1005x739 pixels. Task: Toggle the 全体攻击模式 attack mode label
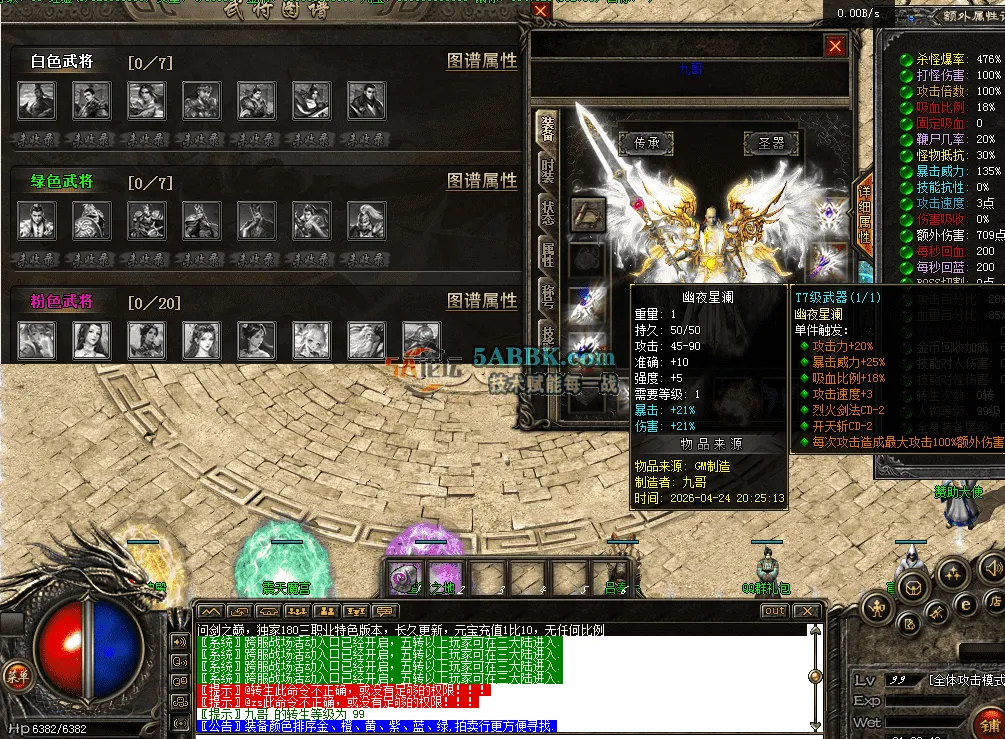[x=965, y=680]
